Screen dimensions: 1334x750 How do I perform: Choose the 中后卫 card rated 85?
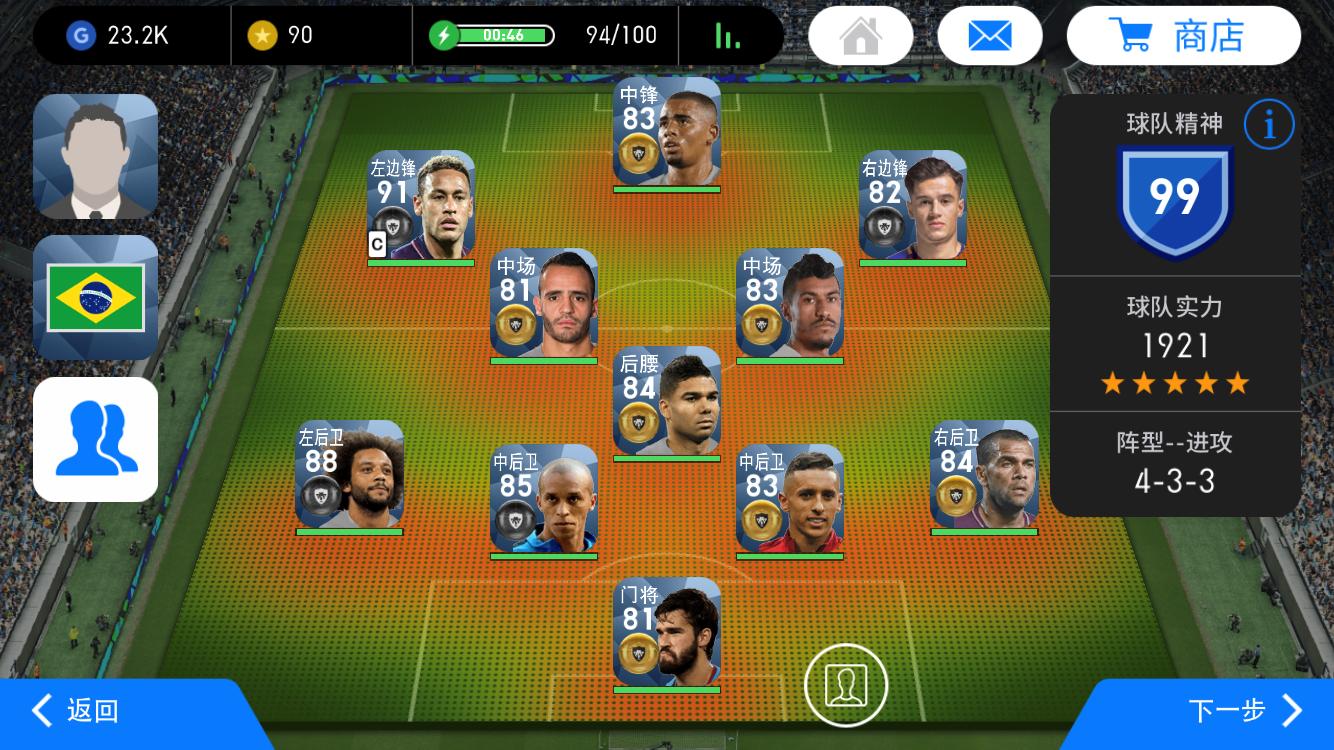[544, 499]
